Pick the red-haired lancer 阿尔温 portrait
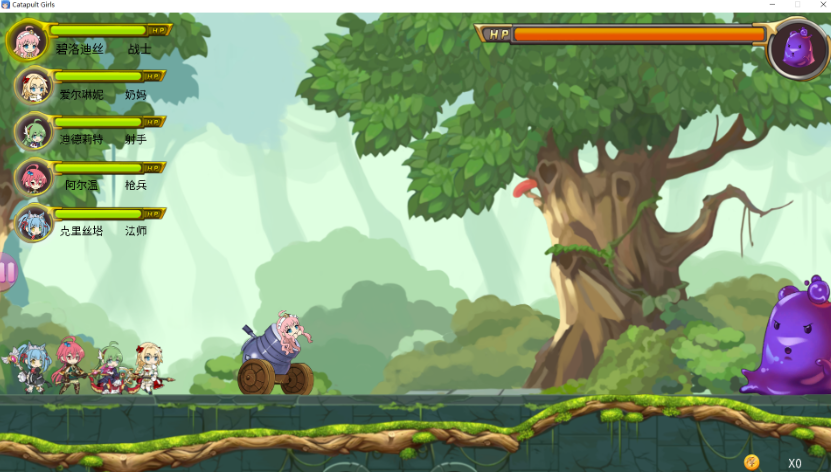Image resolution: width=831 pixels, height=472 pixels. point(33,177)
